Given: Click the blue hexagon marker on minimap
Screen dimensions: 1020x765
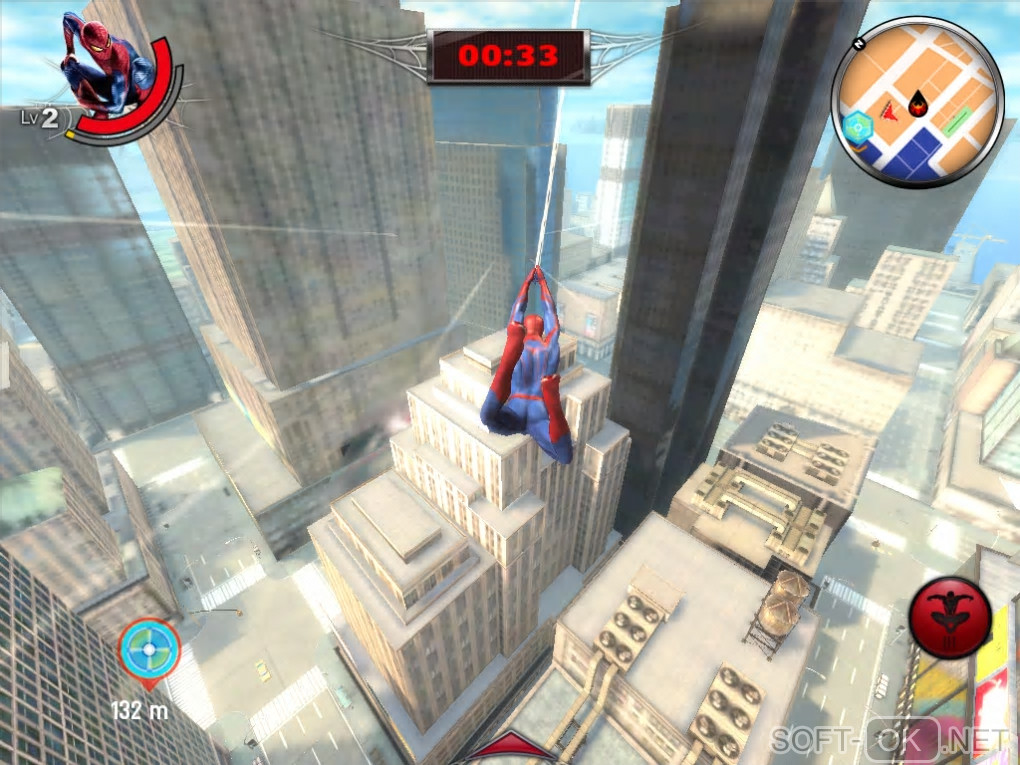Looking at the screenshot, I should [x=857, y=127].
